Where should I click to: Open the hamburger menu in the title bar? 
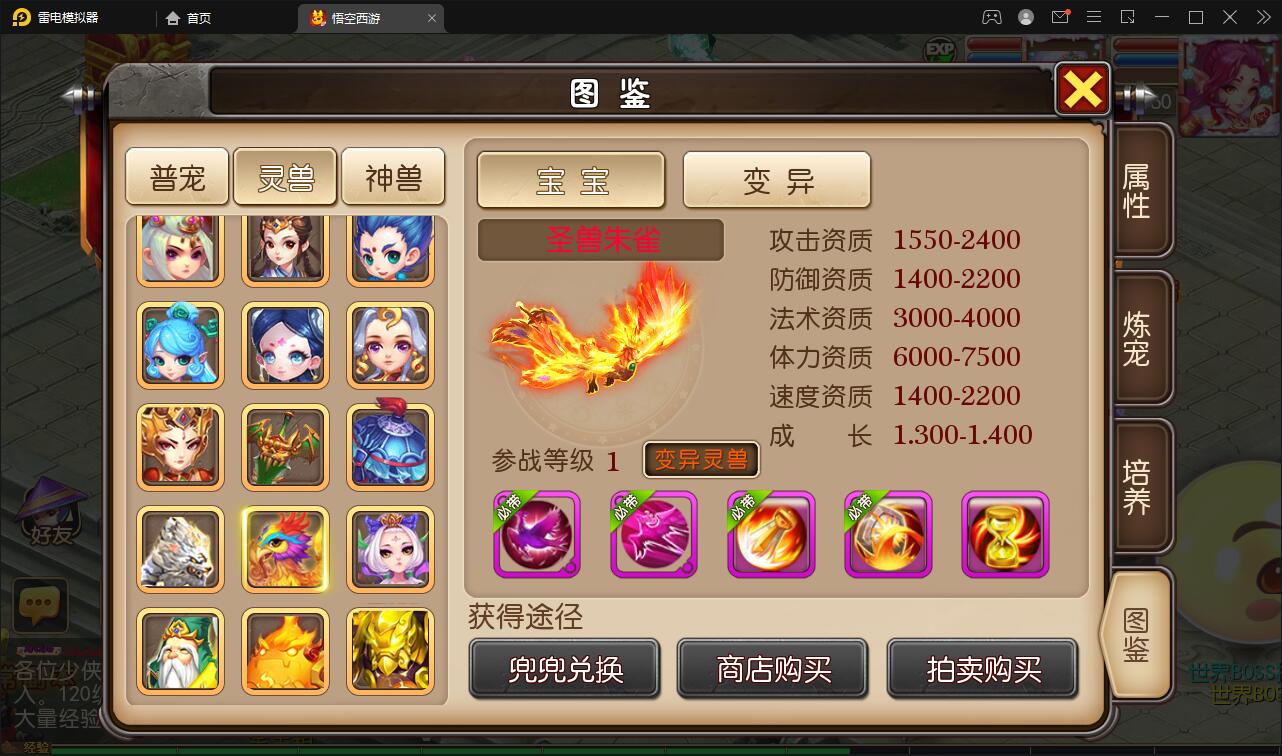click(x=1093, y=17)
